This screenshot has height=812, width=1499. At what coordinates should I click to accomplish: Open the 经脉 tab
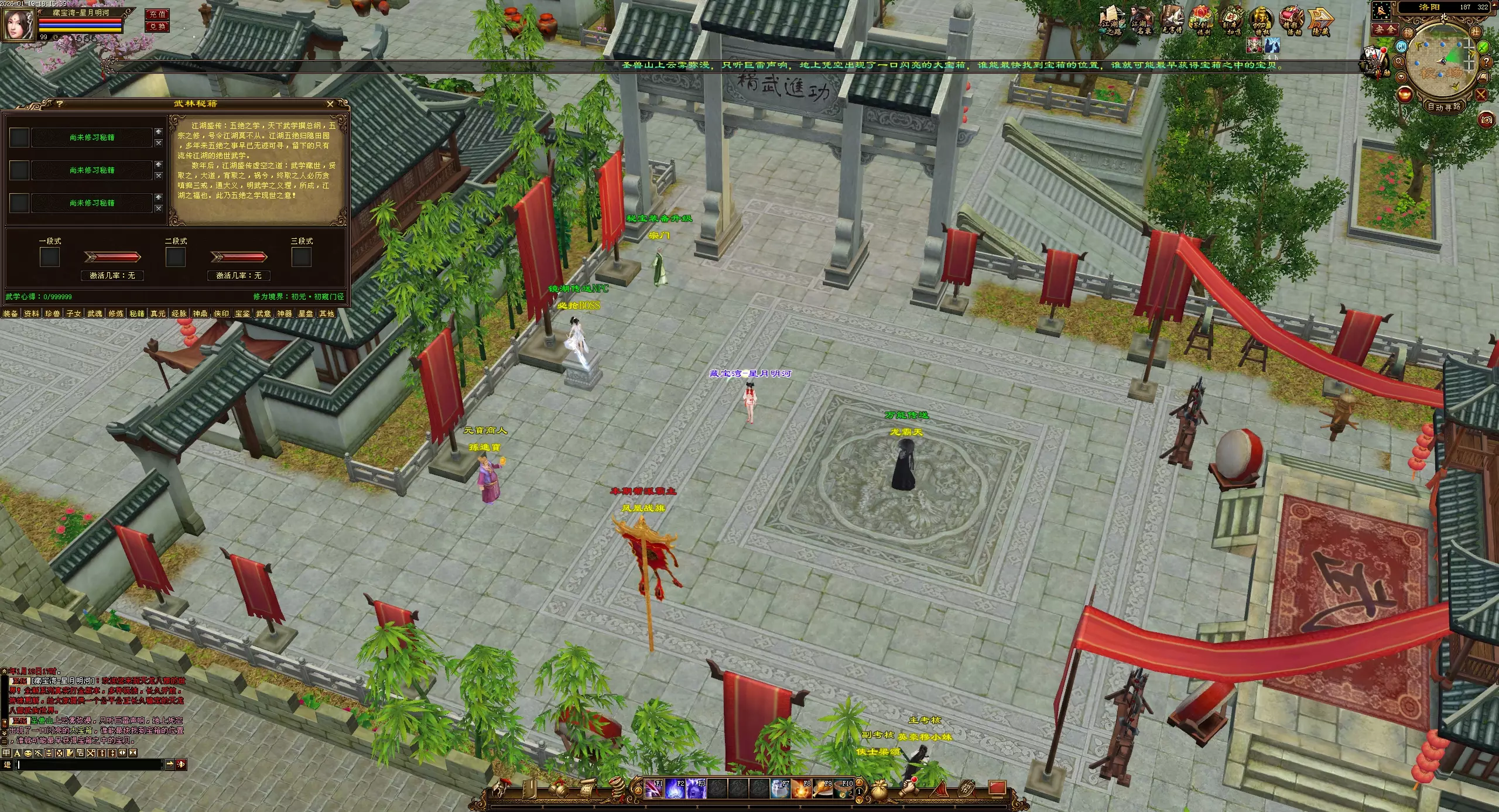click(179, 314)
